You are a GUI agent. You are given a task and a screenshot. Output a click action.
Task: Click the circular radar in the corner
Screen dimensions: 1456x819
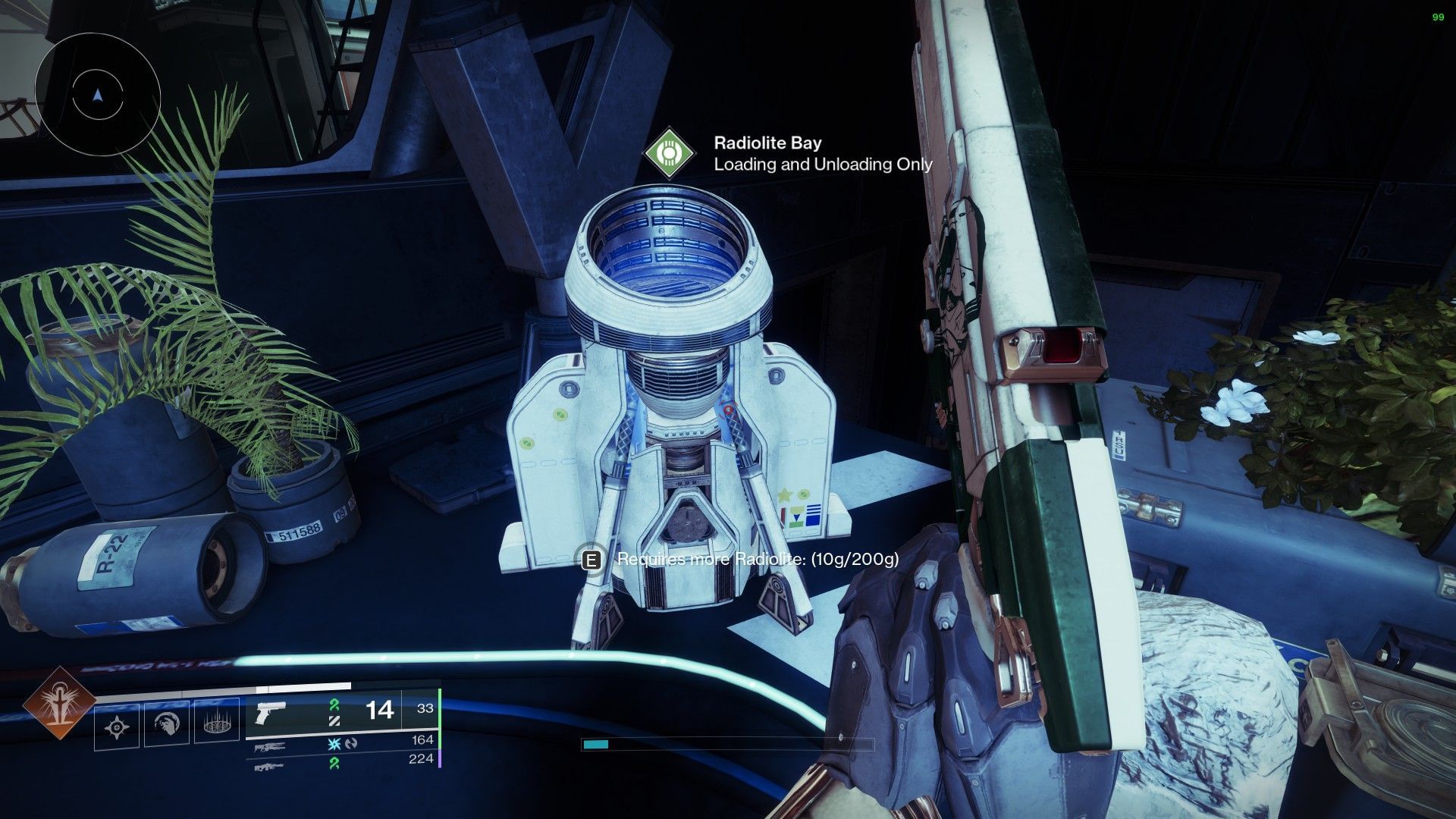tap(97, 96)
